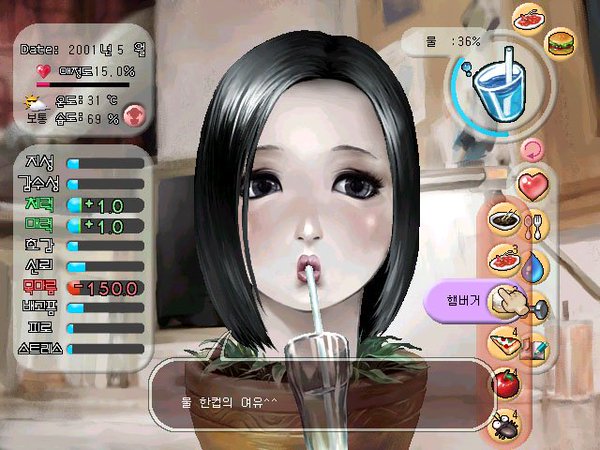
Task: Open the pencil and book category
Action: (535, 345)
